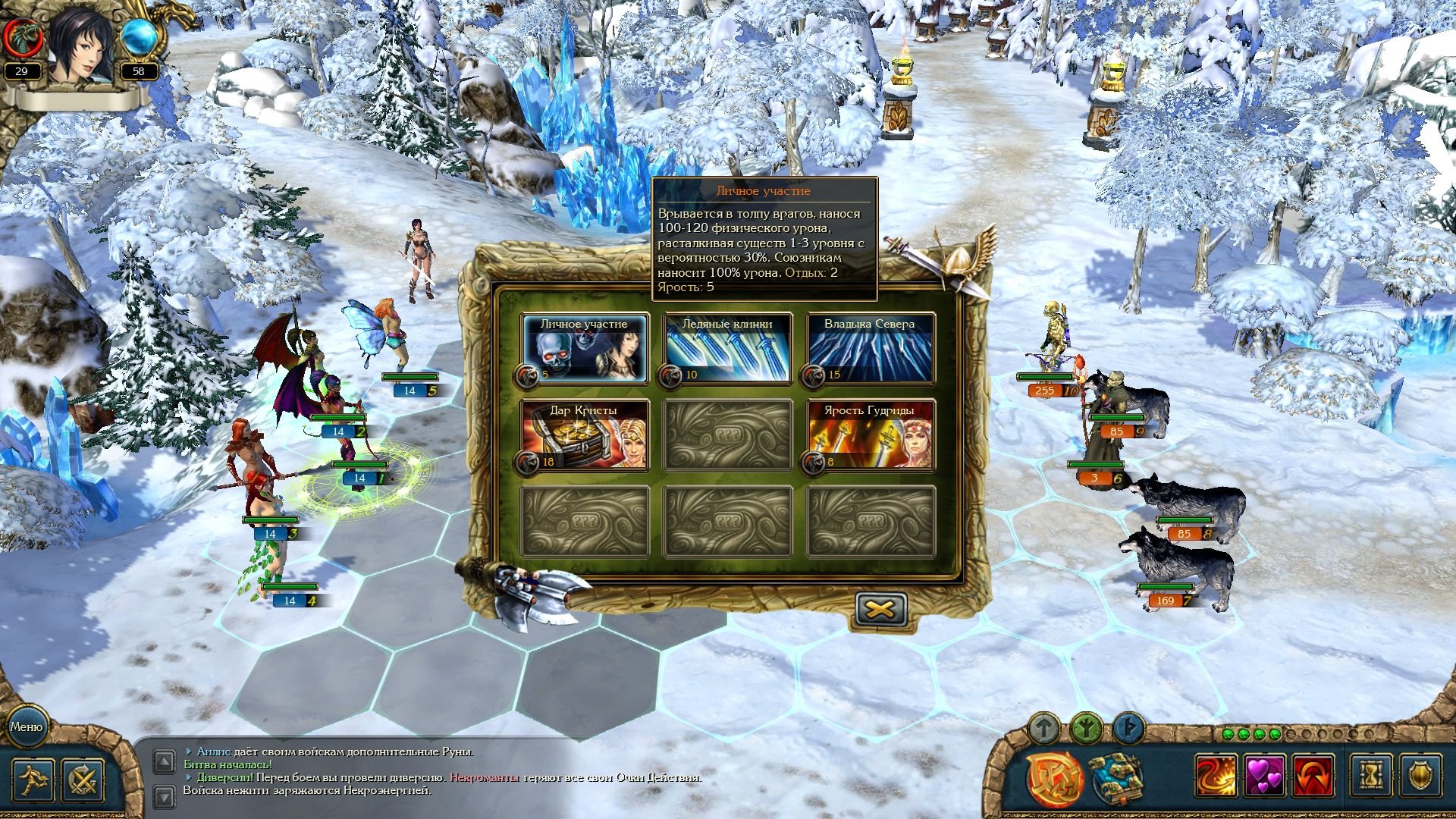Open the orange rage emblem menu
The width and height of the screenshot is (1456, 819).
coord(1054,777)
